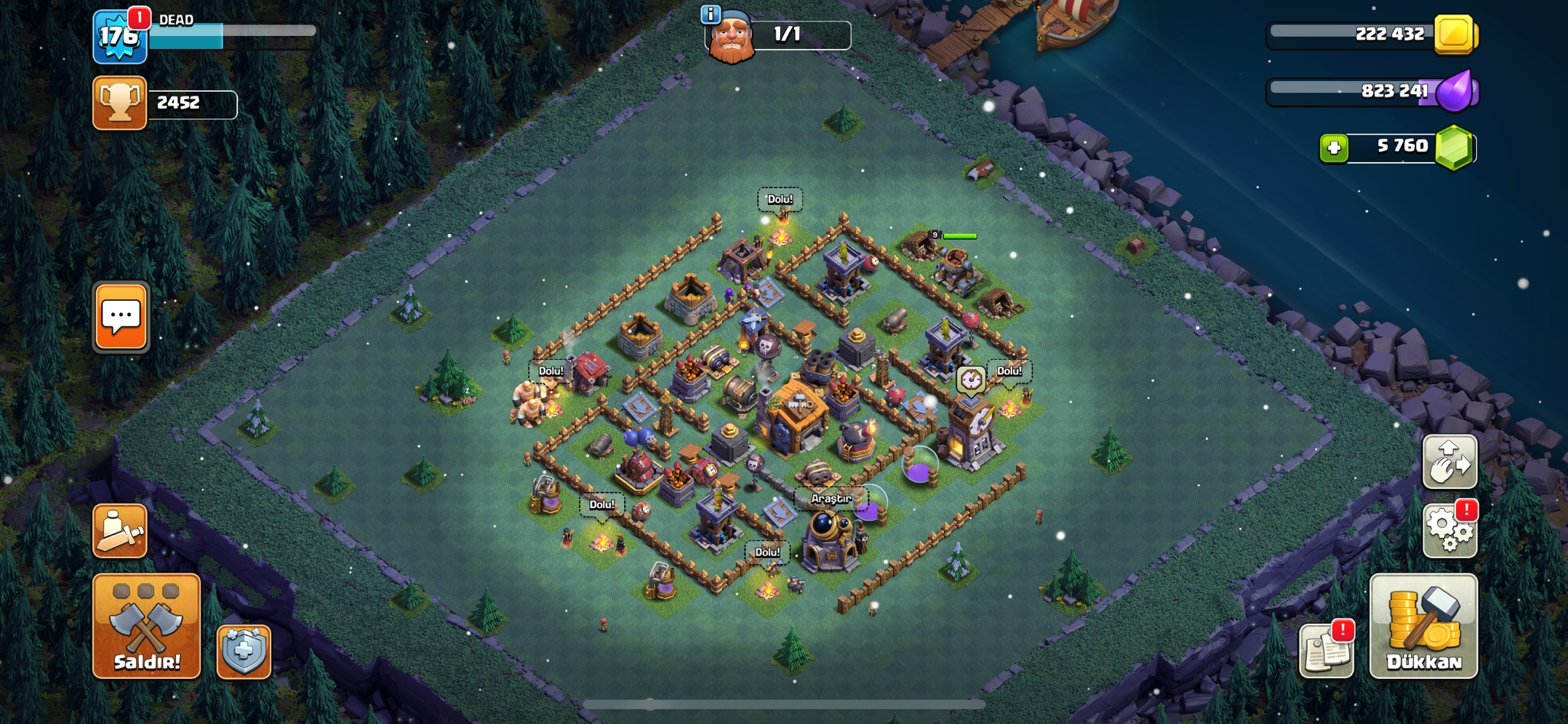Screen dimensions: 1568x724
Task: Open the settings gear menu
Action: (1449, 530)
